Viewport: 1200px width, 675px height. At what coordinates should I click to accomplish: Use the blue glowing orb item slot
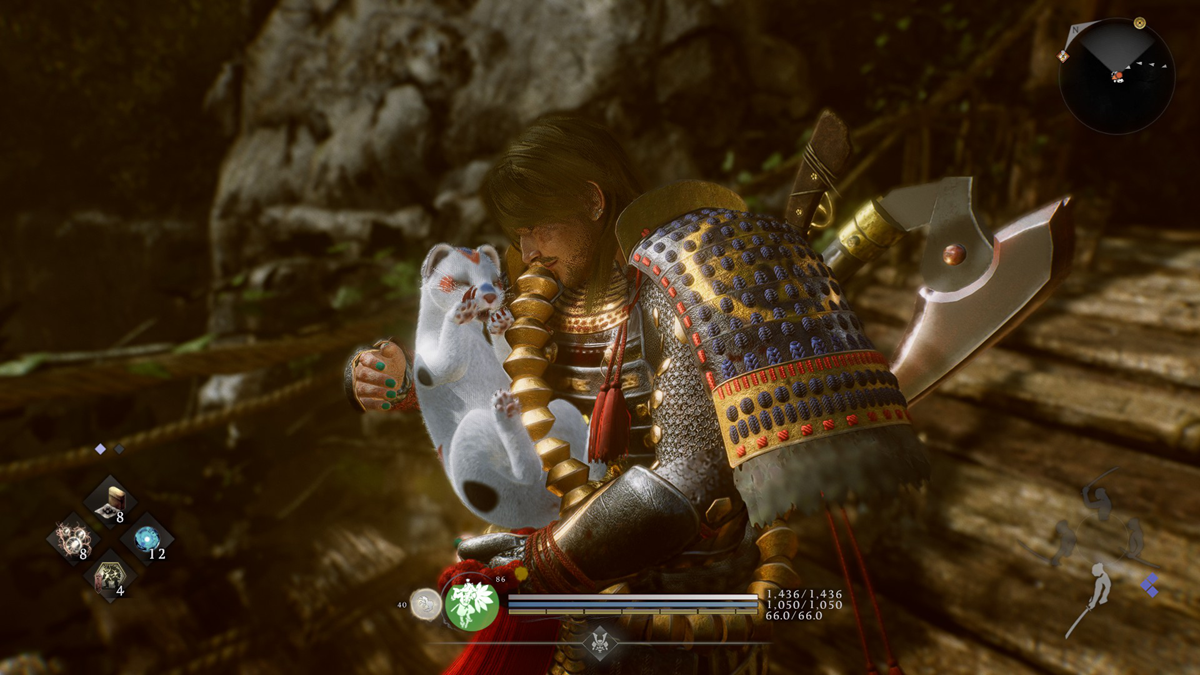146,540
